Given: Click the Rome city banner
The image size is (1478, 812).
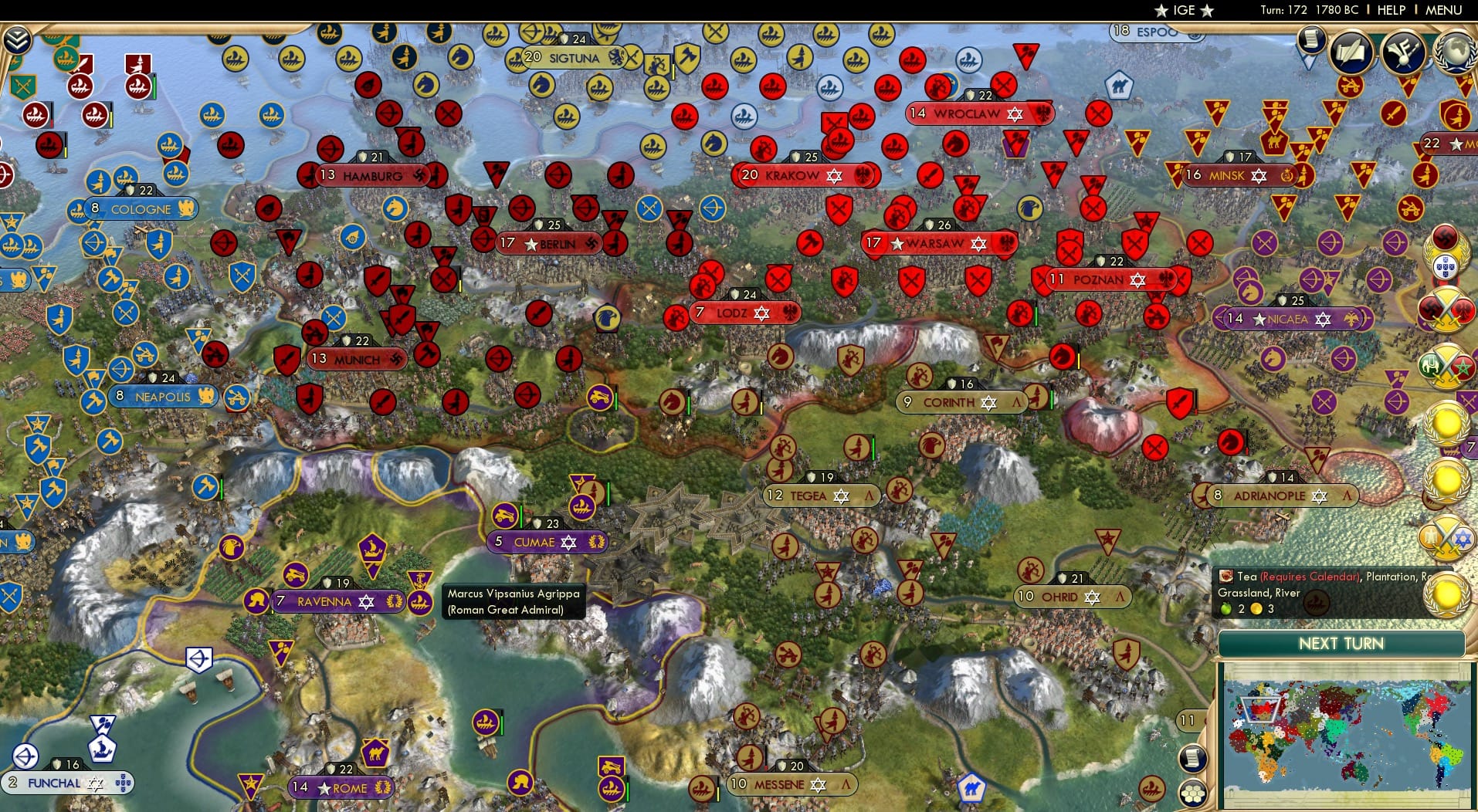Looking at the screenshot, I should (343, 788).
